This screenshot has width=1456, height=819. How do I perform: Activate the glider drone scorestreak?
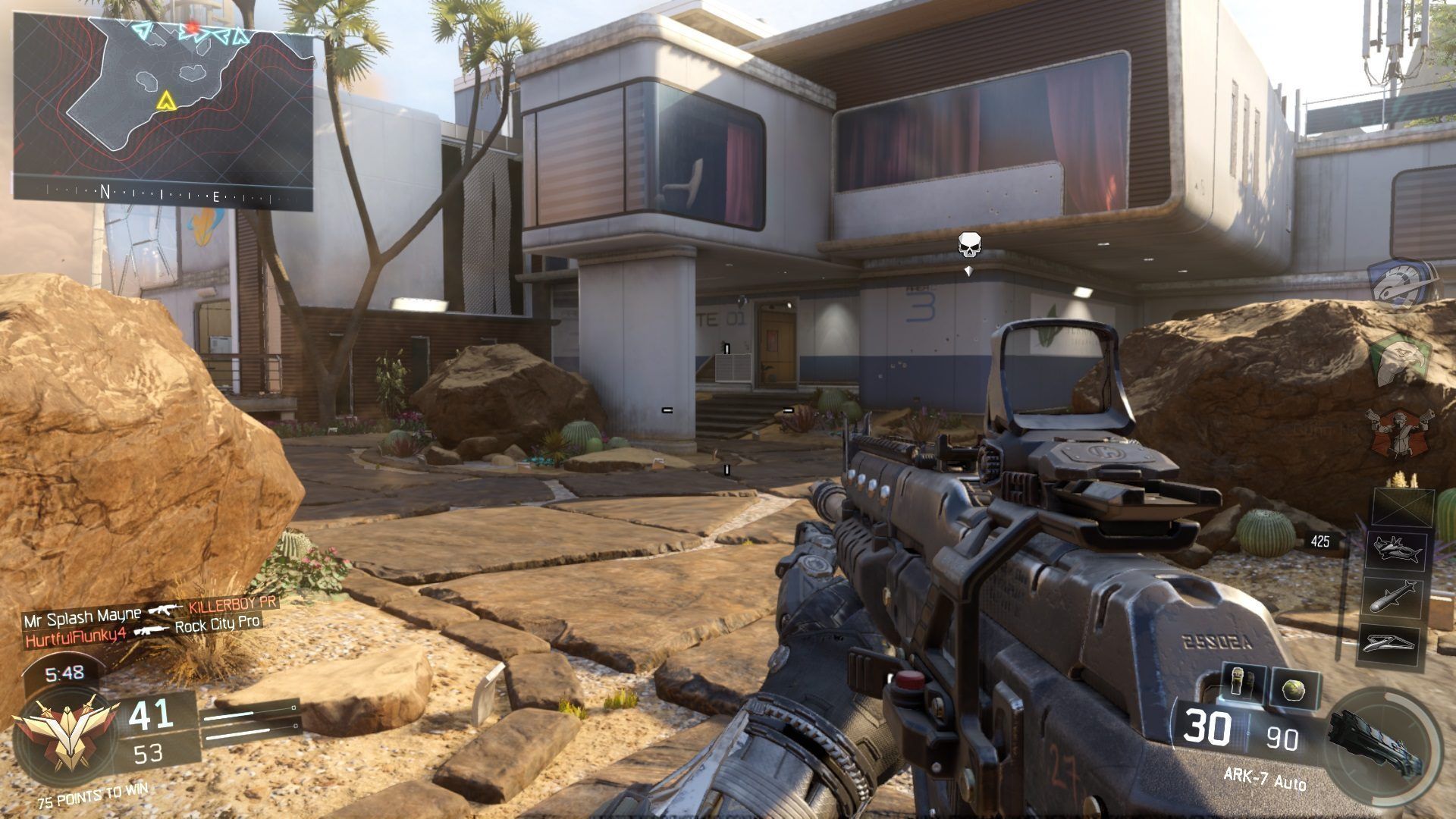(1397, 642)
